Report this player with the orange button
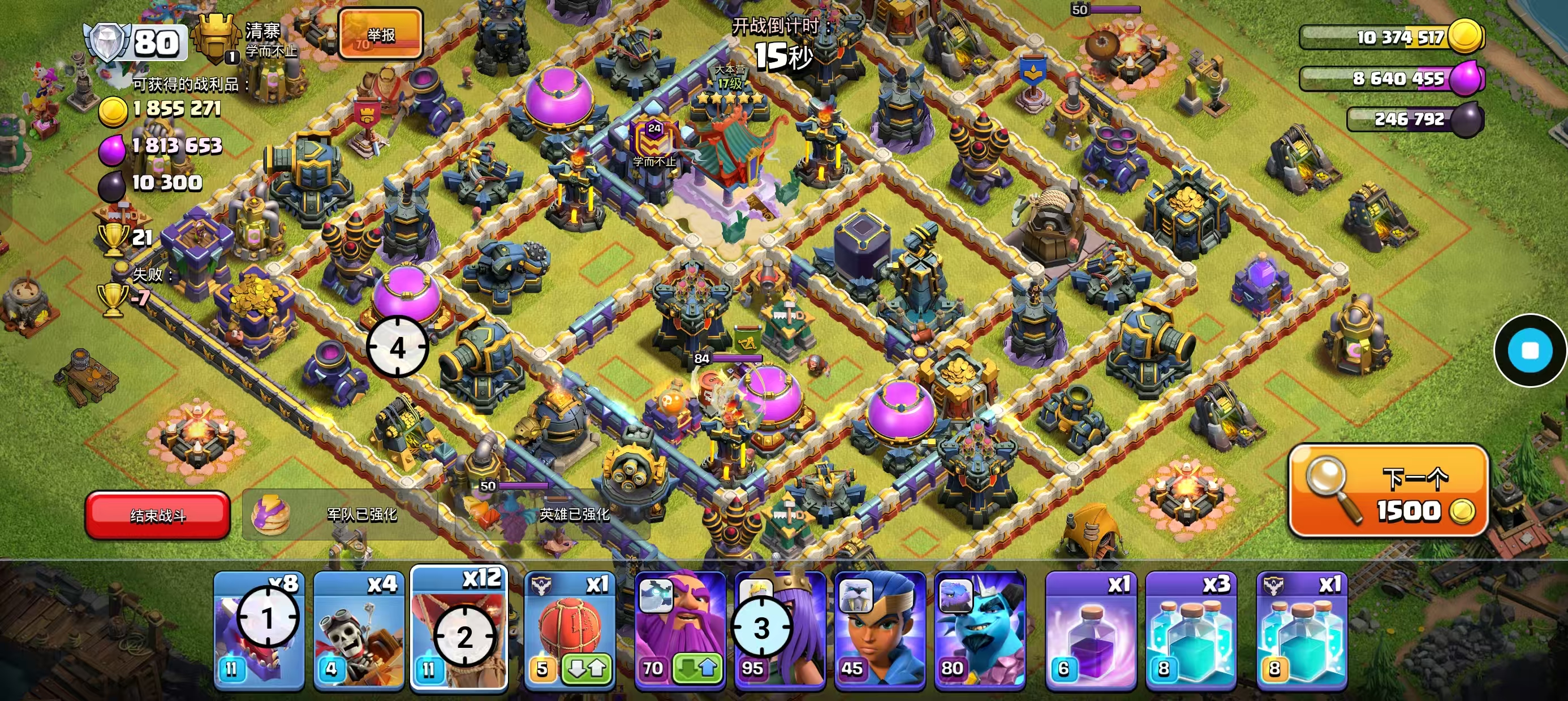The image size is (1568, 701). [381, 34]
